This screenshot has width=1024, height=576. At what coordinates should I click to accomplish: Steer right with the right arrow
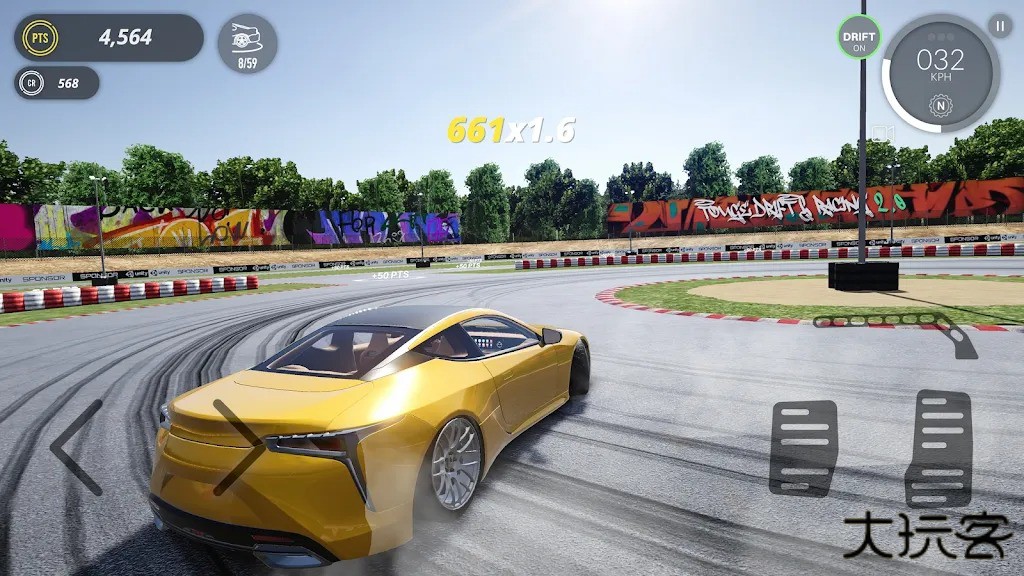click(x=238, y=447)
